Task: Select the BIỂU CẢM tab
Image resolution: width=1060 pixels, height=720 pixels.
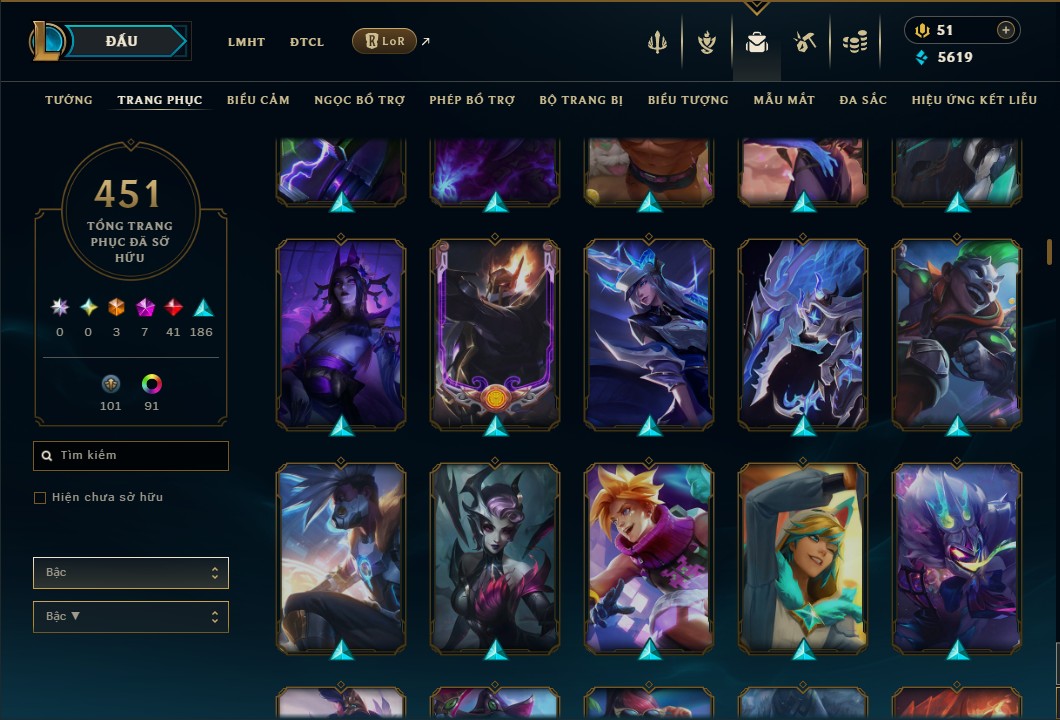Action: [258, 100]
